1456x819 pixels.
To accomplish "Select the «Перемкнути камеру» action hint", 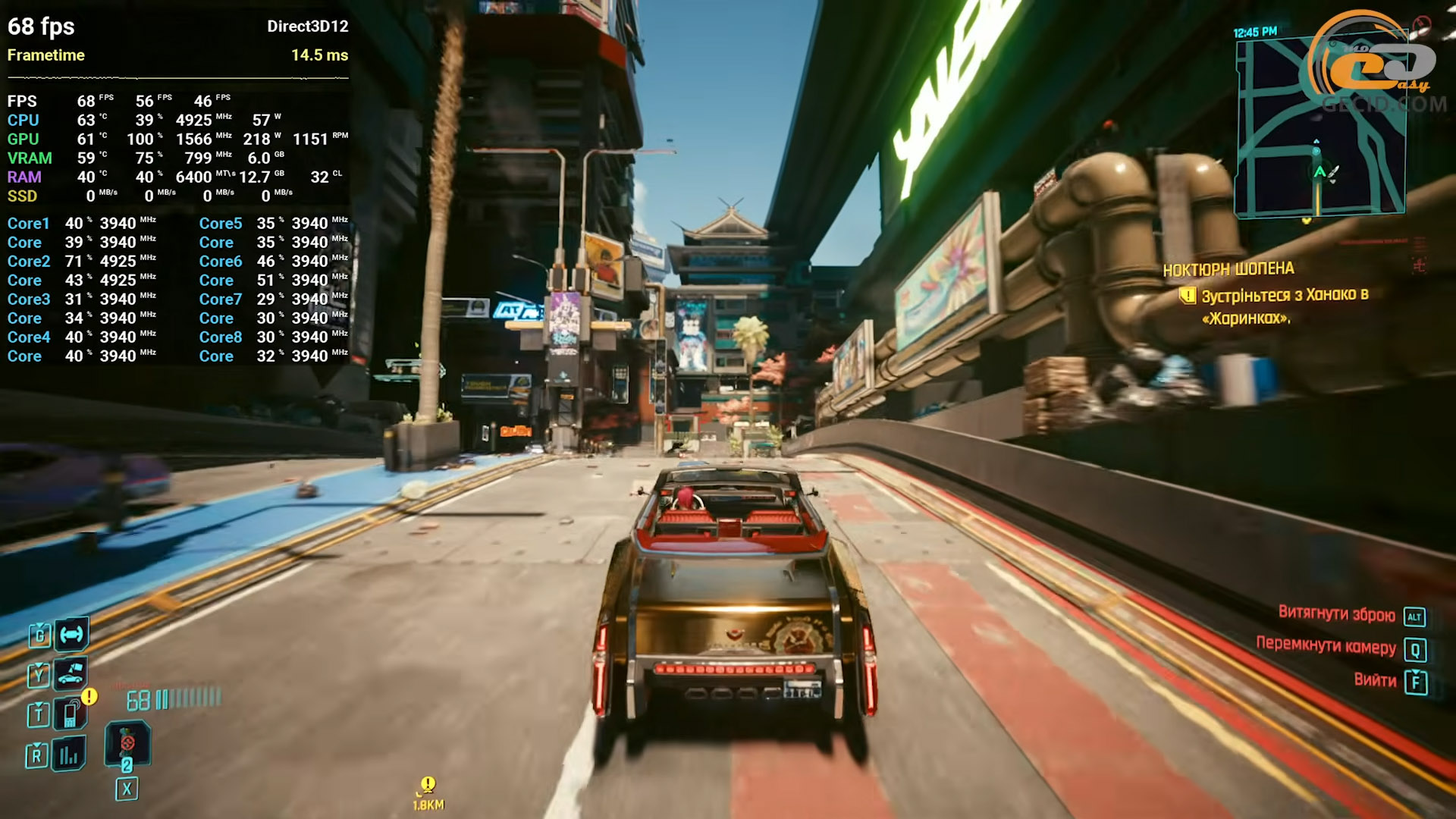I will (1326, 645).
